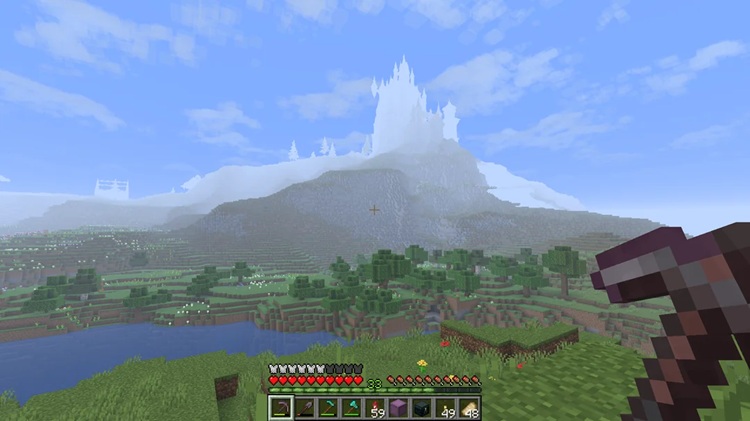Choose the hotbar stack of 49 torches
Viewport: 750px width, 421px height.
pyautogui.click(x=445, y=408)
